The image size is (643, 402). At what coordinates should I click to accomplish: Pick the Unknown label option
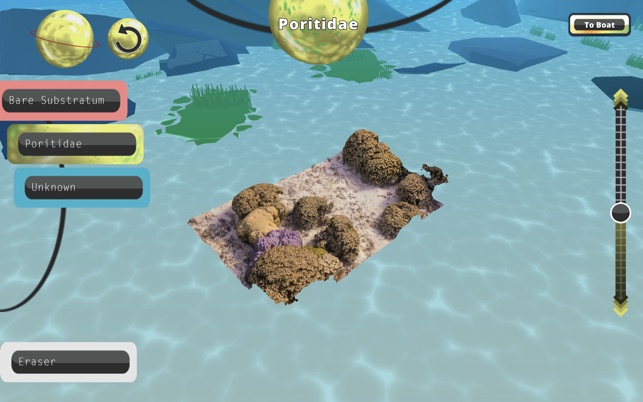click(x=83, y=187)
